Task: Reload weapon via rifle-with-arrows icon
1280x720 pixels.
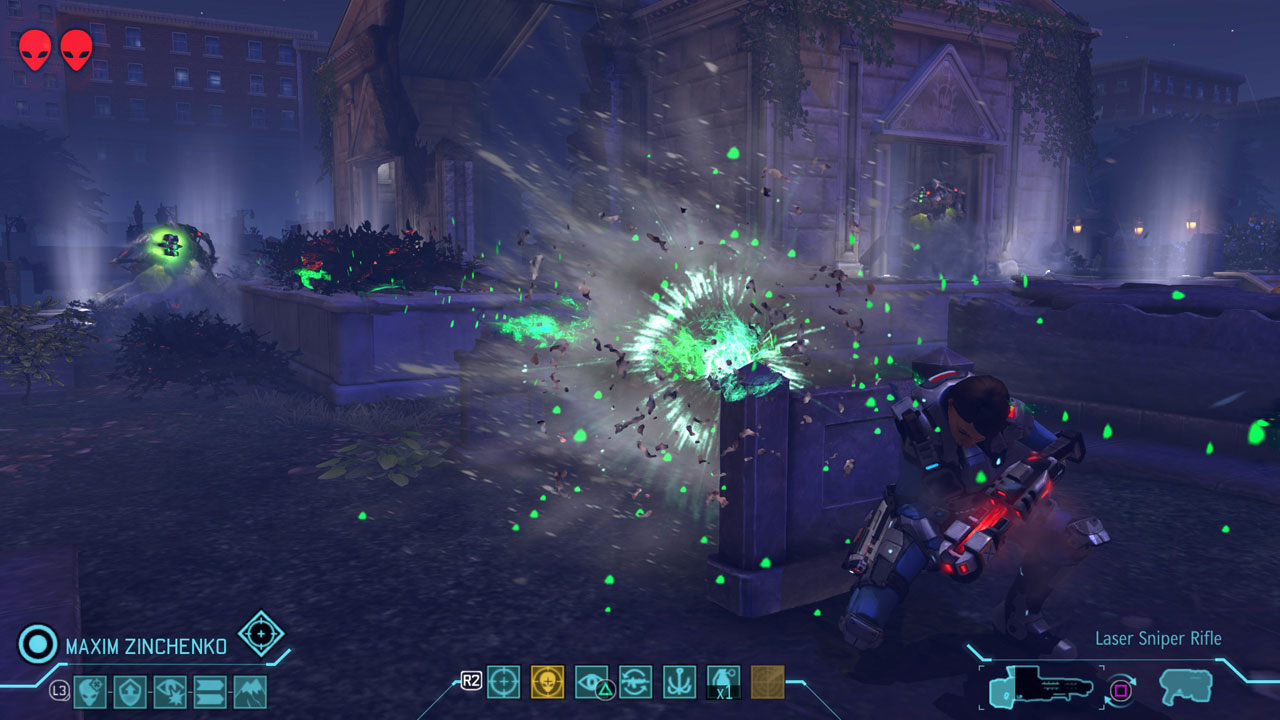Action: coord(635,682)
